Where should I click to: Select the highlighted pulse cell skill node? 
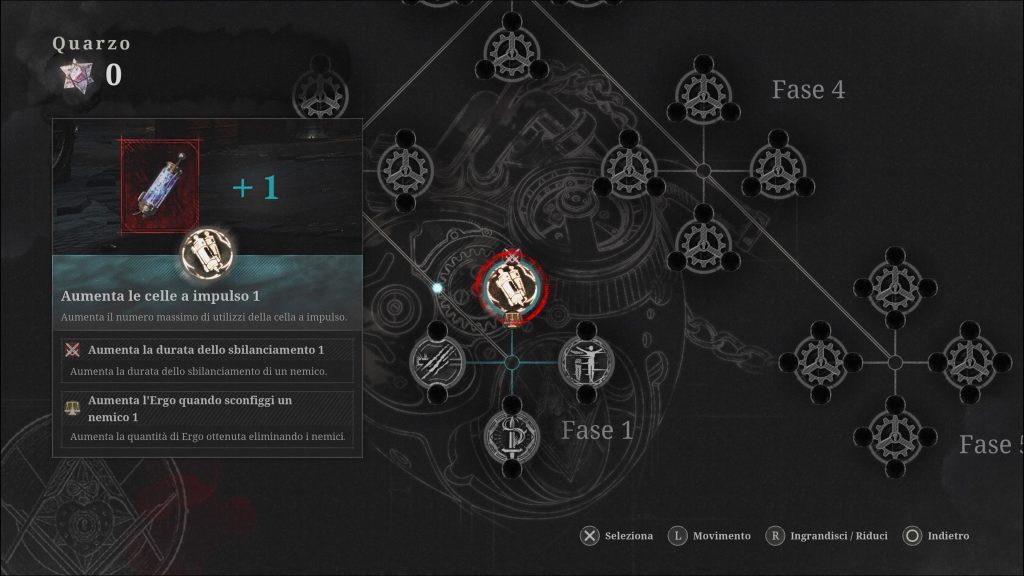click(x=512, y=287)
